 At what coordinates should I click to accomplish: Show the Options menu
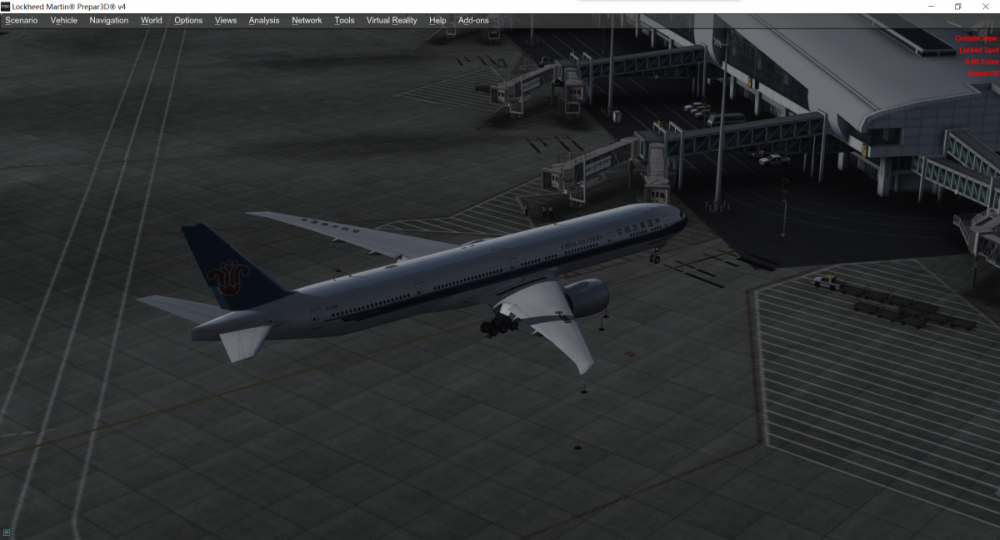coord(188,20)
